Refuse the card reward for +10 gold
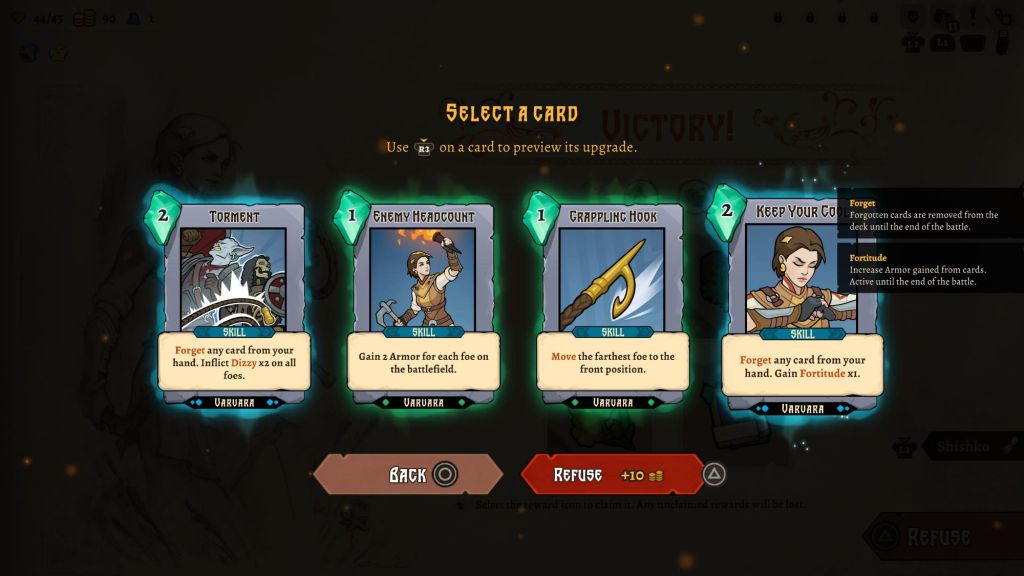Viewport: 1024px width, 576px height. [x=611, y=475]
